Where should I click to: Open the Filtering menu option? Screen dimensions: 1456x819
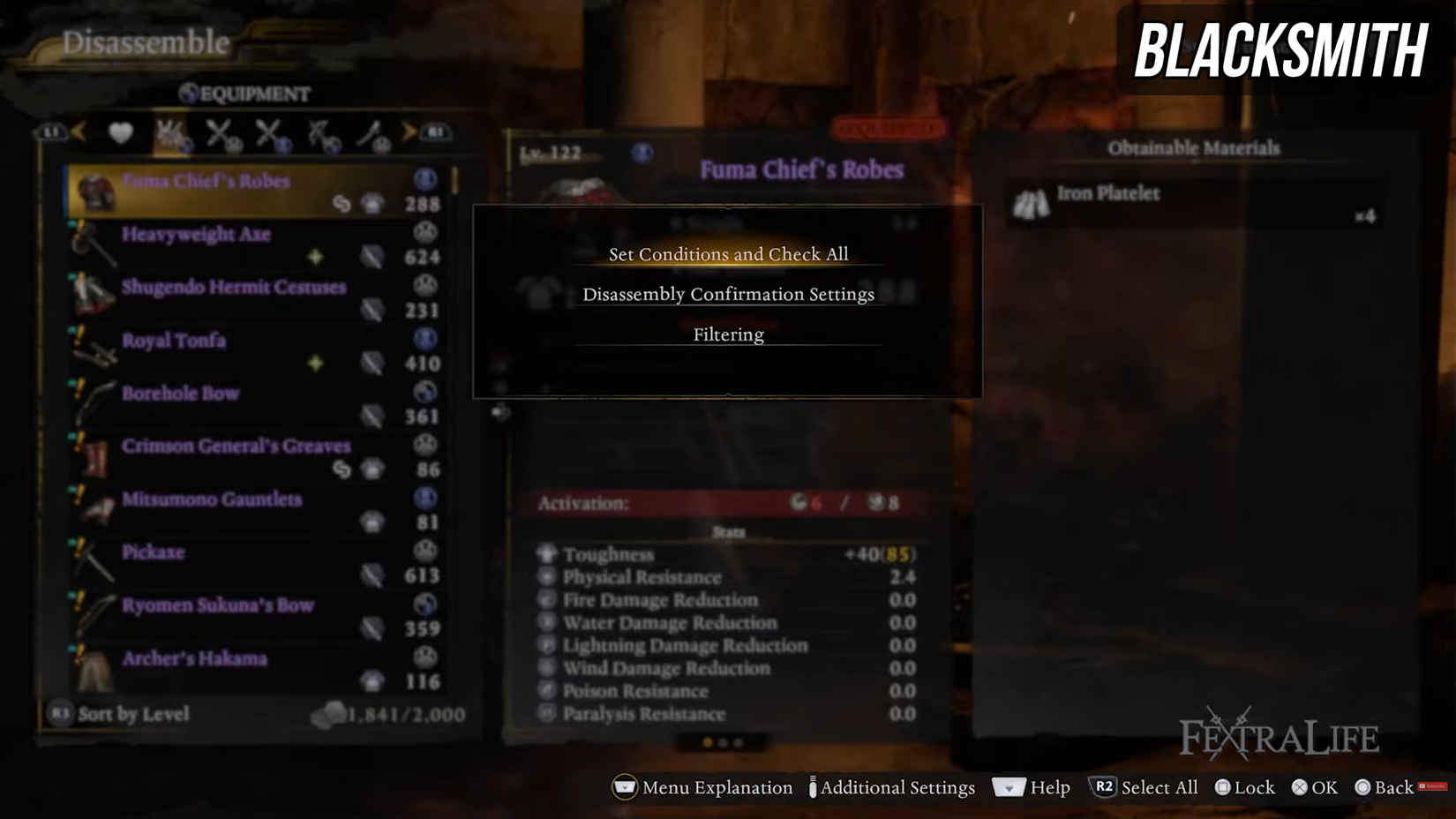coord(727,334)
